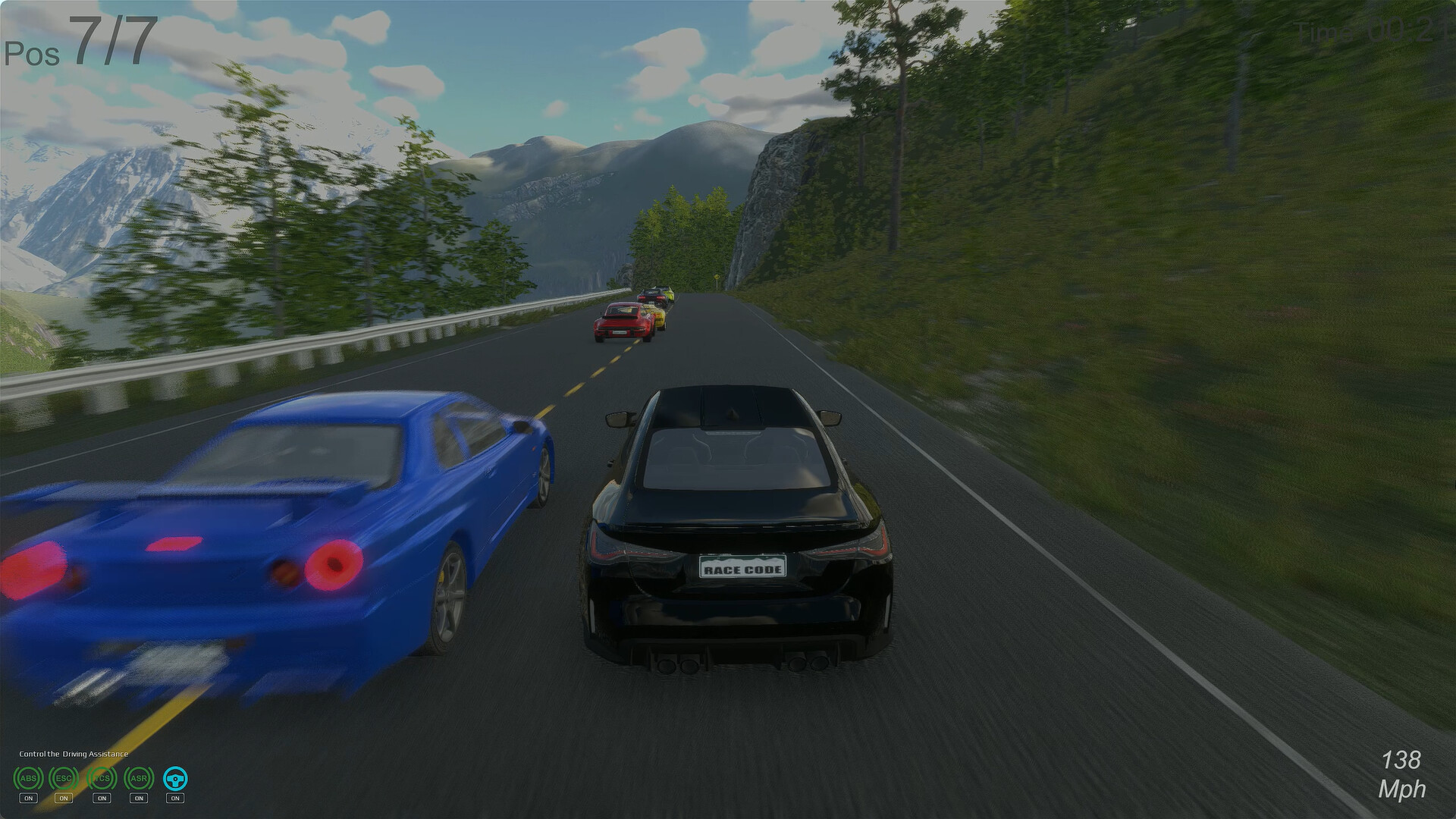Toggle the ABS driving assist icon
The image size is (1456, 819).
28,778
